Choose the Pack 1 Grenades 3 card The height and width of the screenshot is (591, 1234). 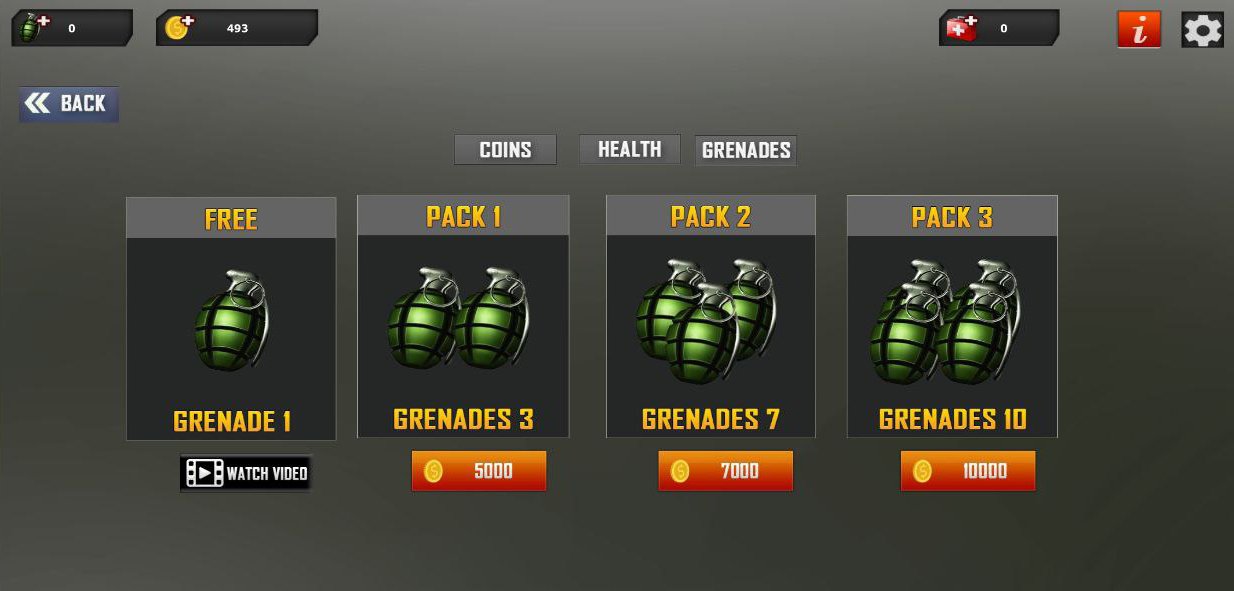pyautogui.click(x=463, y=317)
